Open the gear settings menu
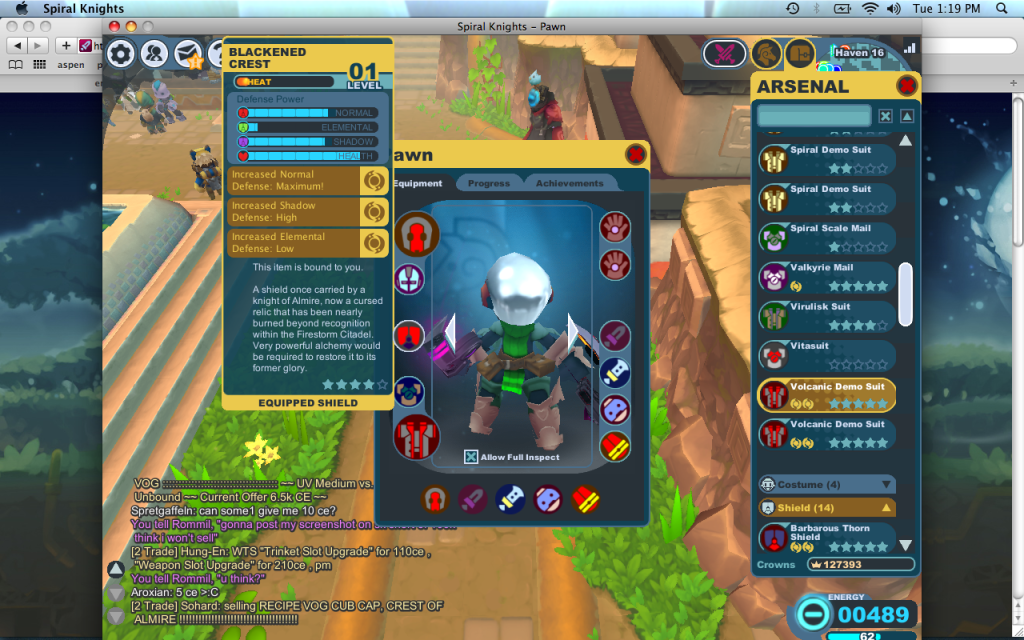 tap(121, 54)
